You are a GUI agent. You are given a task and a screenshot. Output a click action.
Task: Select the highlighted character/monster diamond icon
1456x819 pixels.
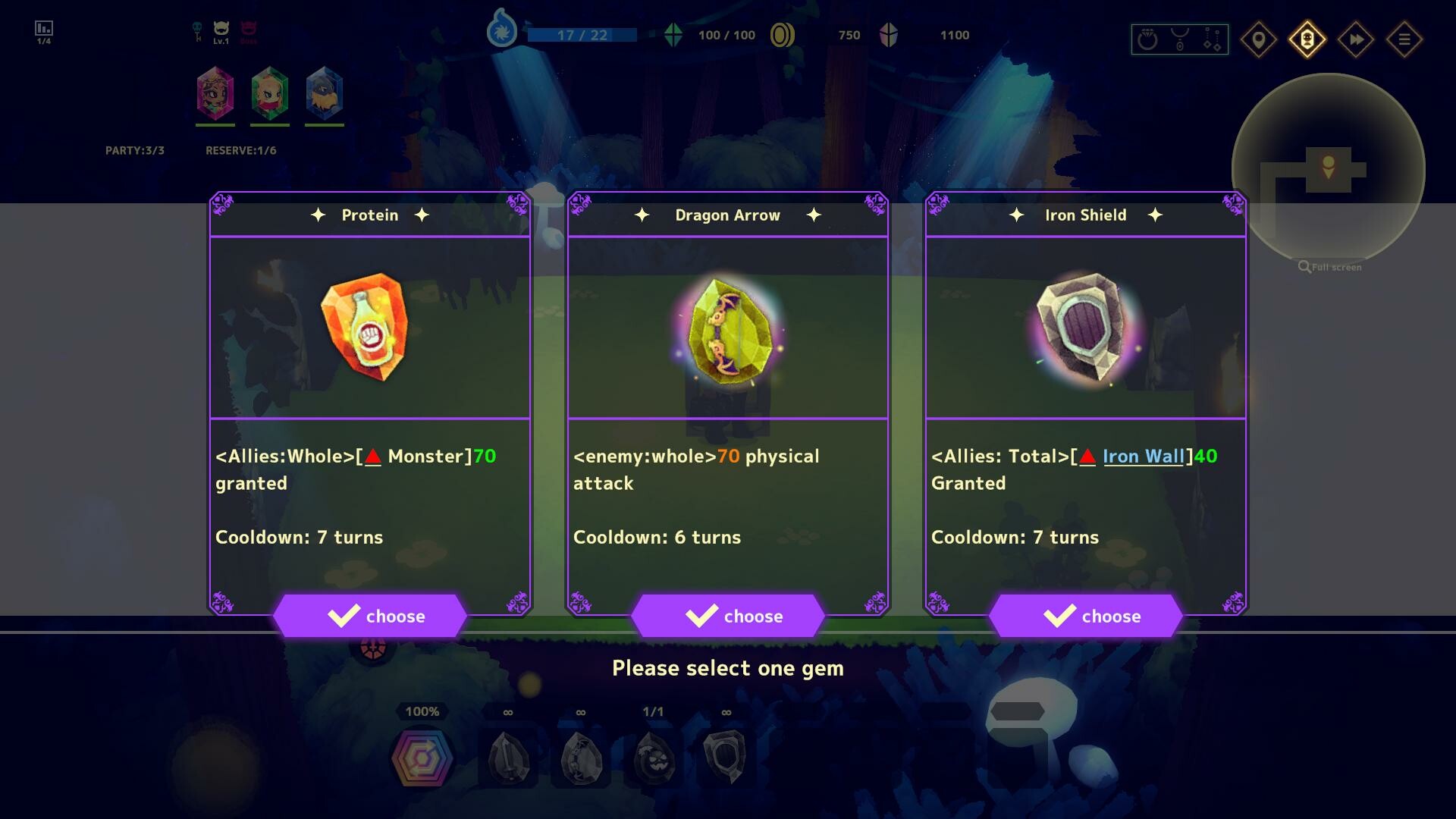[1308, 39]
